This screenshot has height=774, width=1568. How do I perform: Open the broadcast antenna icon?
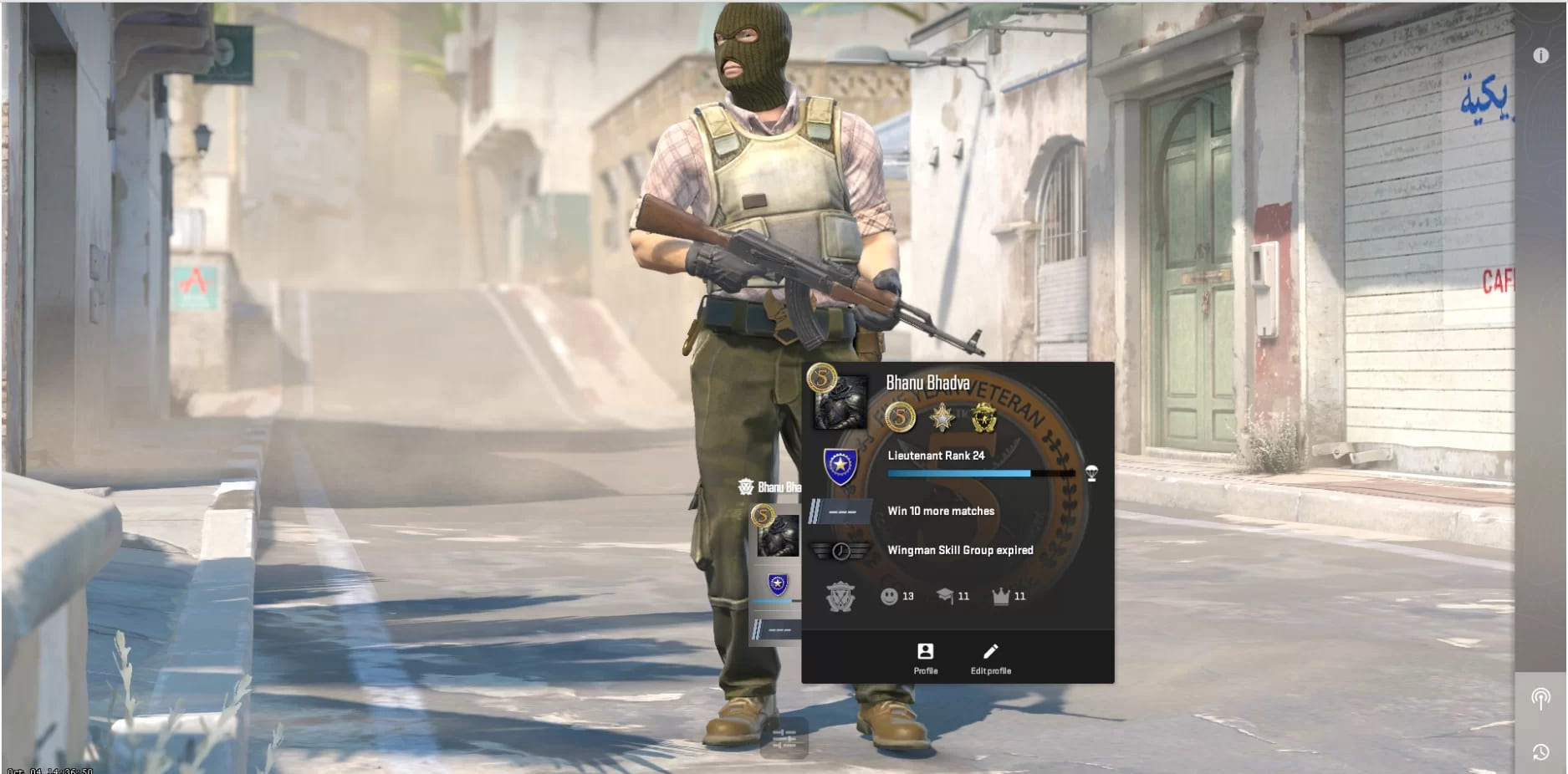pyautogui.click(x=1540, y=698)
